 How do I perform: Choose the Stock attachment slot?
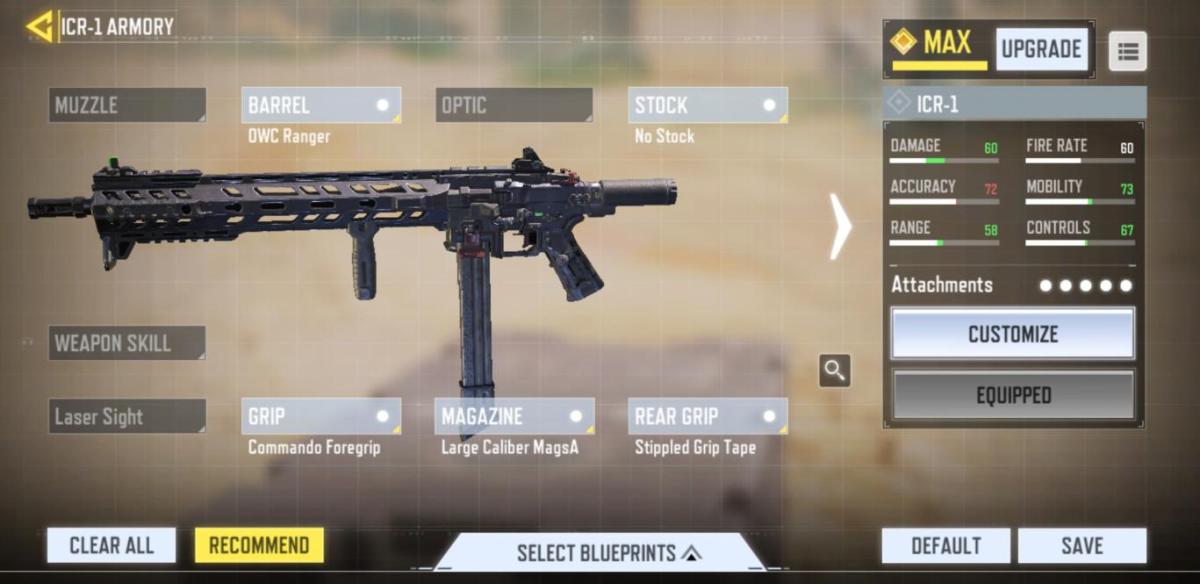[707, 105]
